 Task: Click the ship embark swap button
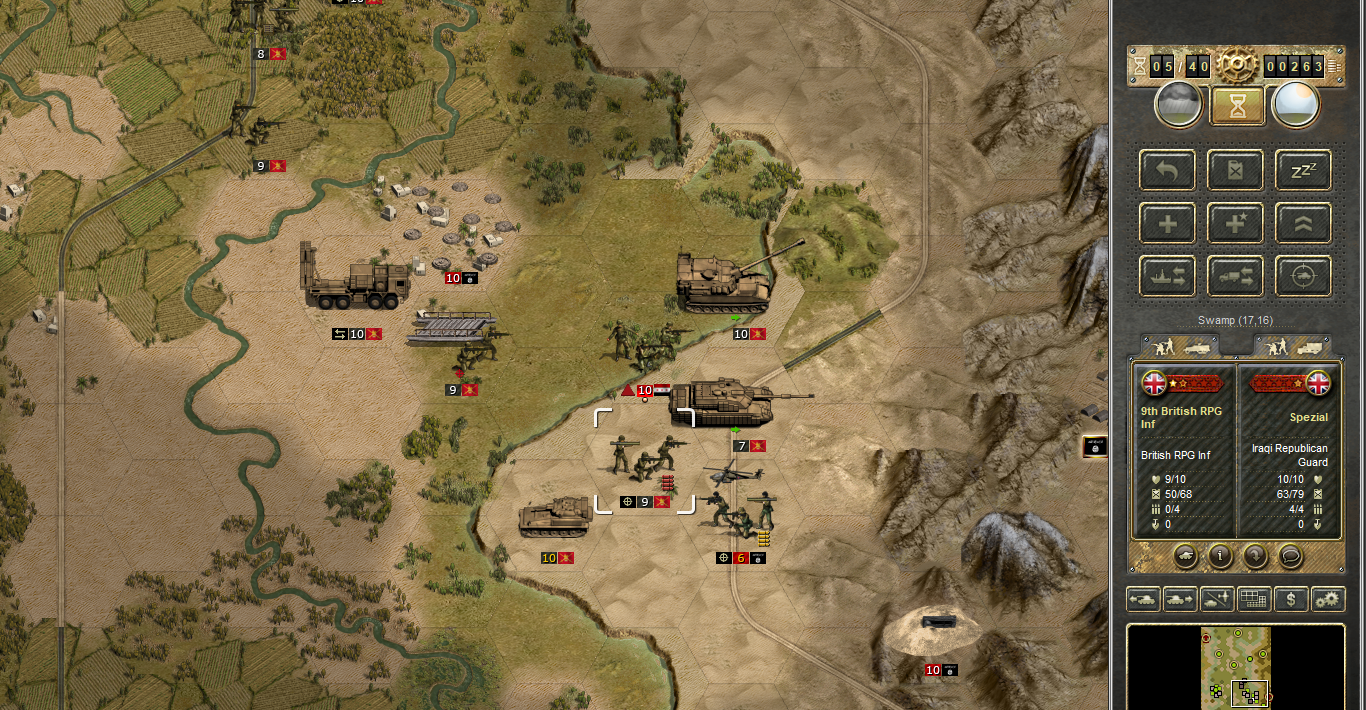coord(1168,276)
